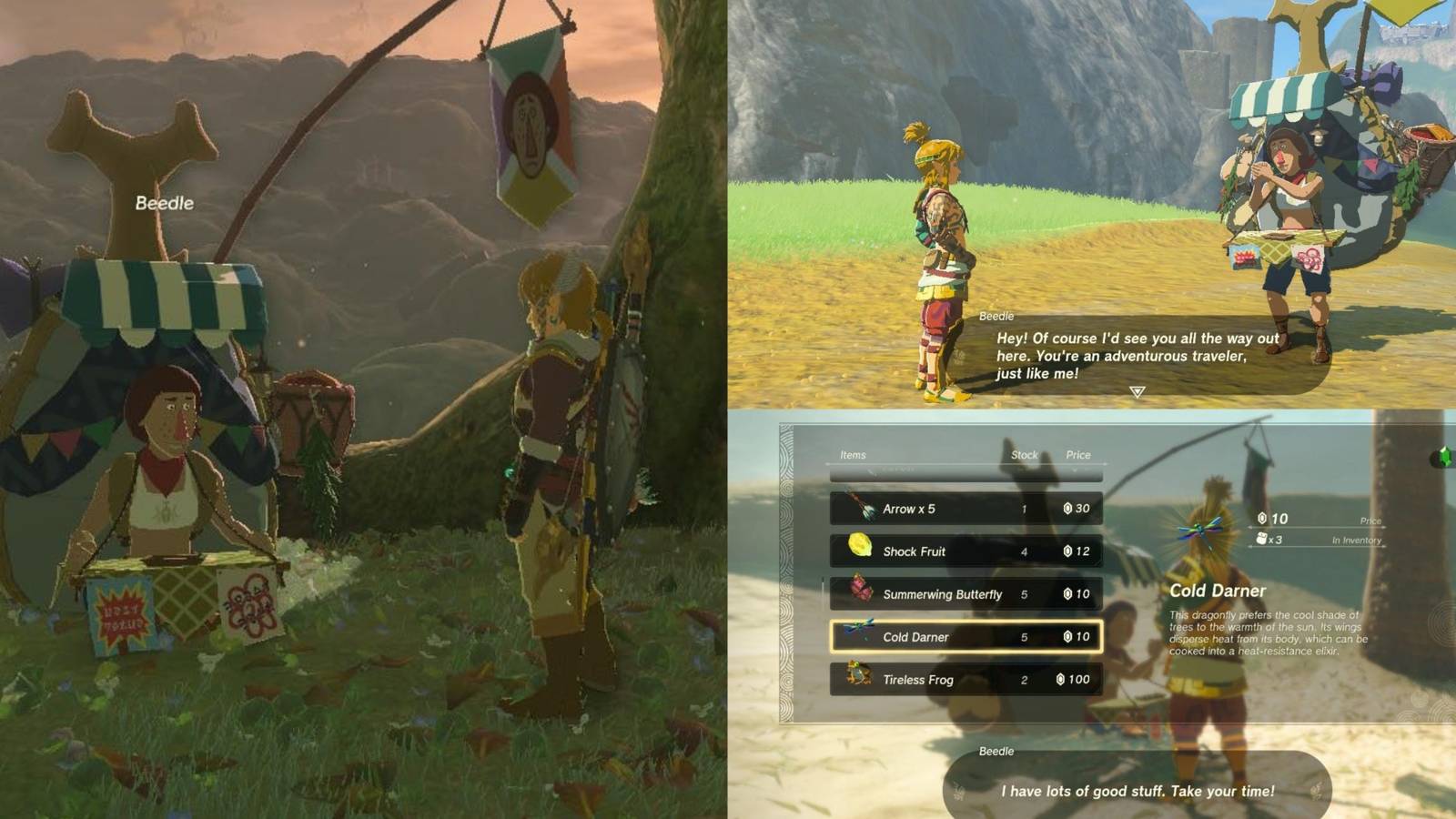Choose the Tireless Frog listing to purchase
This screenshot has width=1456, height=819.
click(x=965, y=680)
